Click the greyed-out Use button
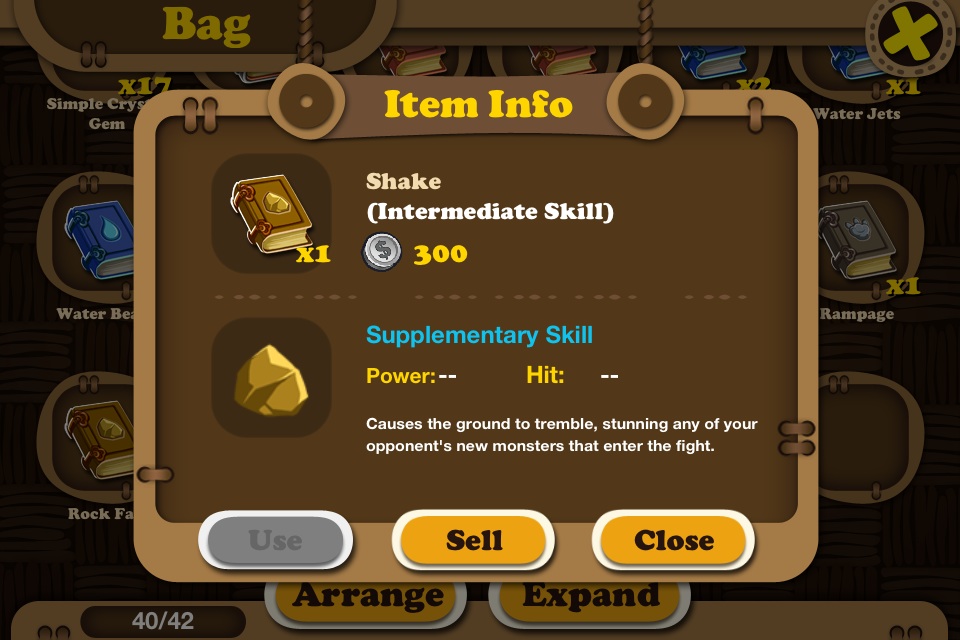The width and height of the screenshot is (960, 640). 275,540
